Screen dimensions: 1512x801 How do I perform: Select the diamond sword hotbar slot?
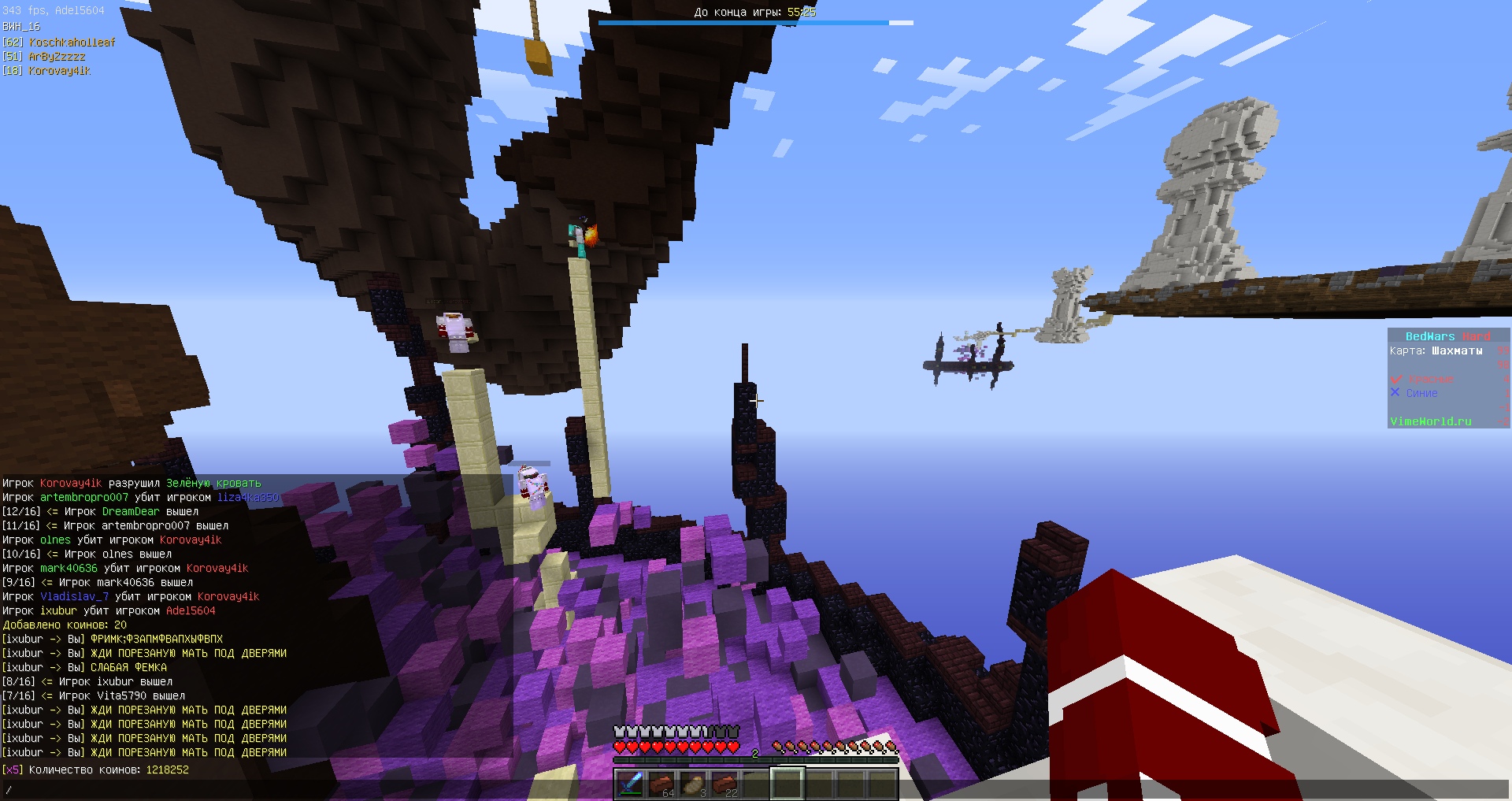click(x=630, y=784)
